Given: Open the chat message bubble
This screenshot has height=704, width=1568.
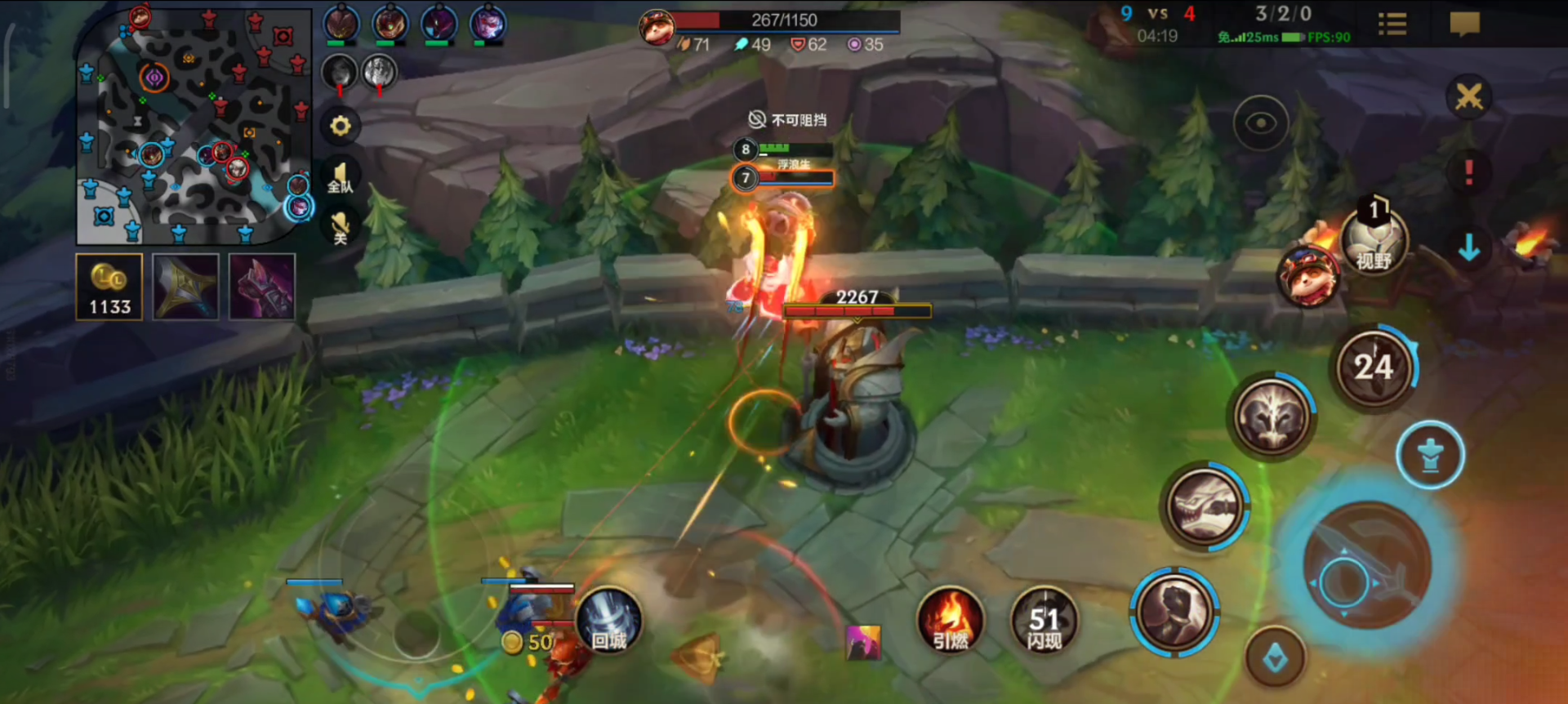Looking at the screenshot, I should click(1464, 24).
